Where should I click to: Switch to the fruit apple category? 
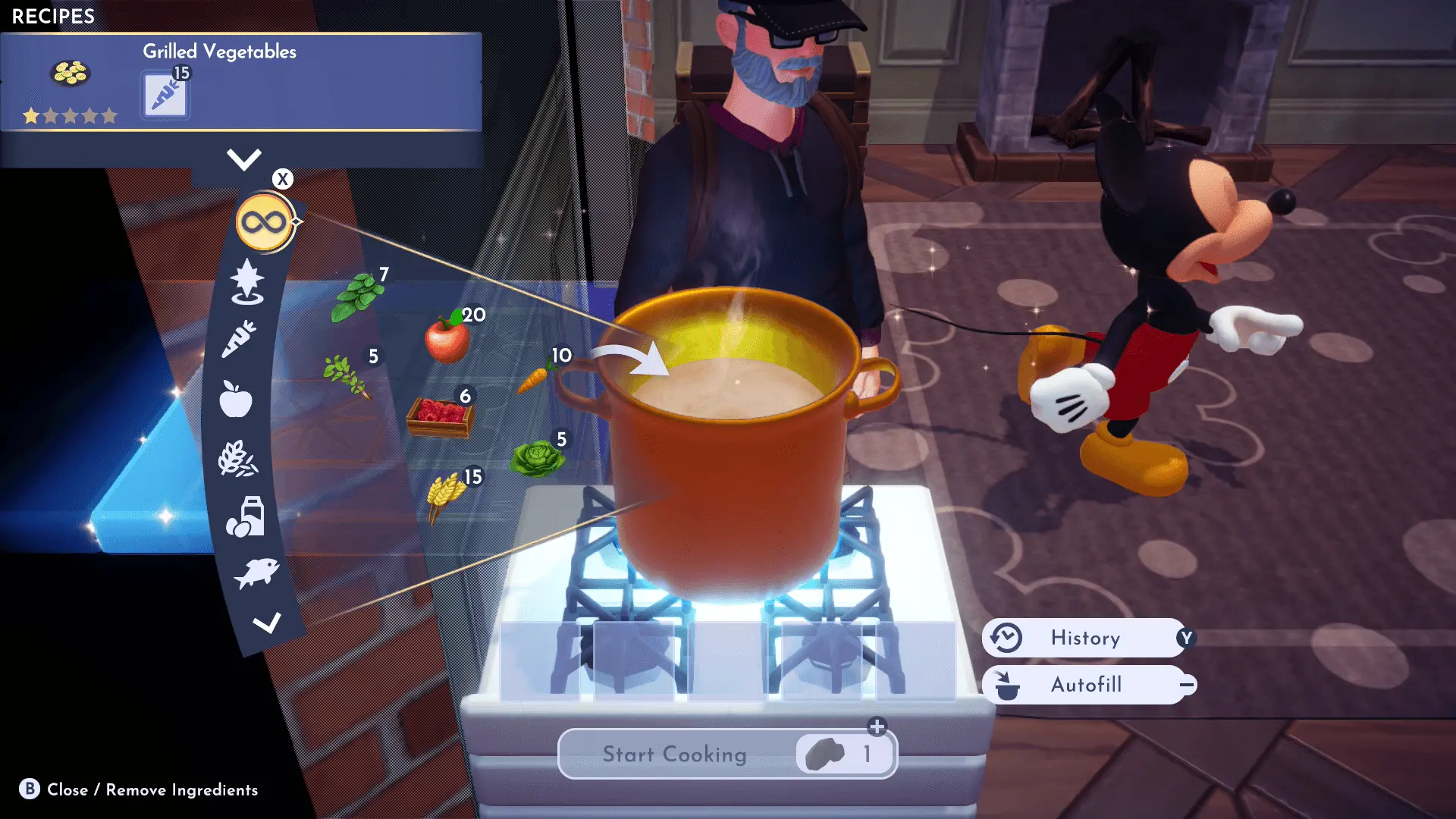click(235, 399)
